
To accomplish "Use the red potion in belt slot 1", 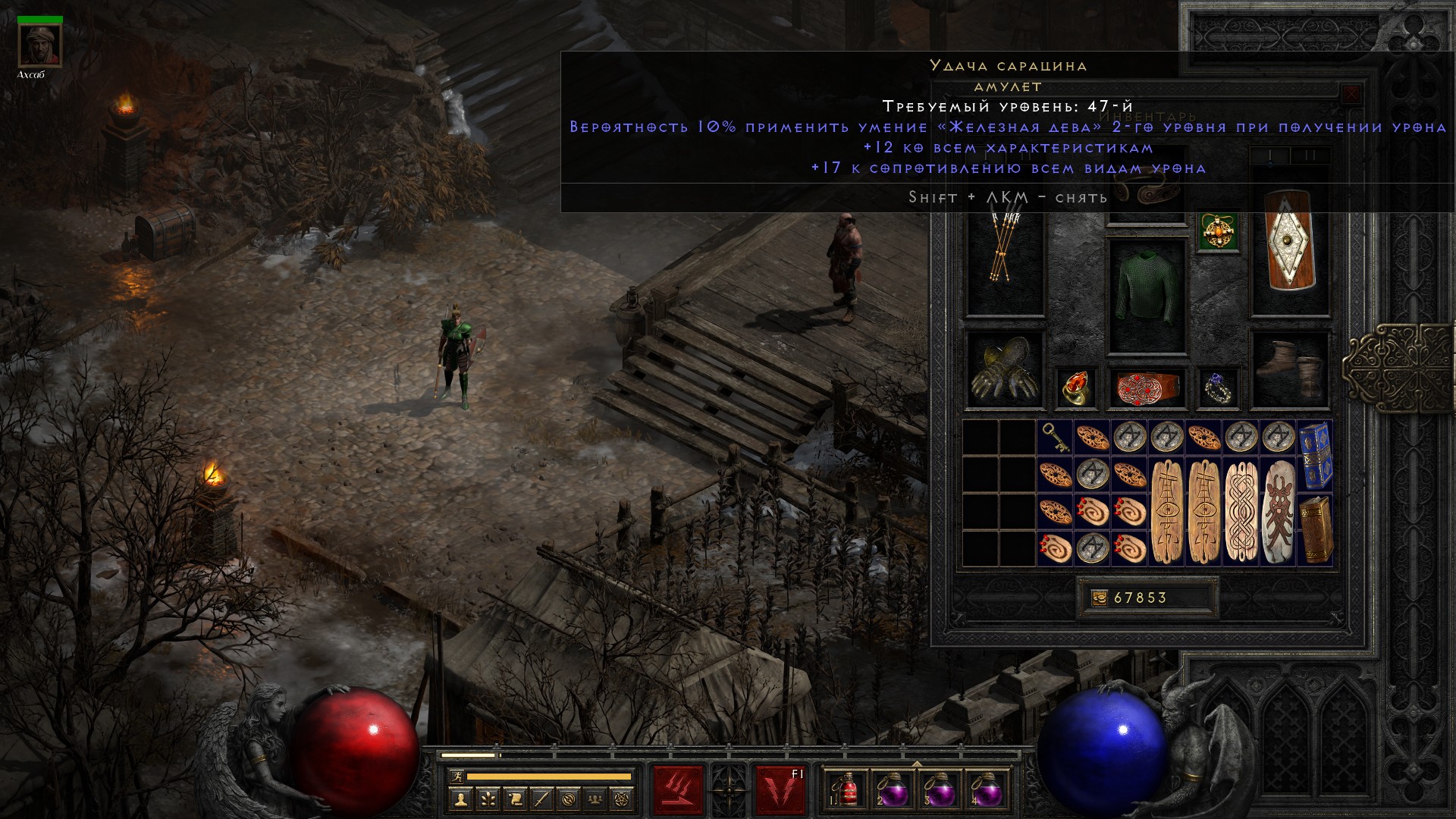I will [847, 789].
